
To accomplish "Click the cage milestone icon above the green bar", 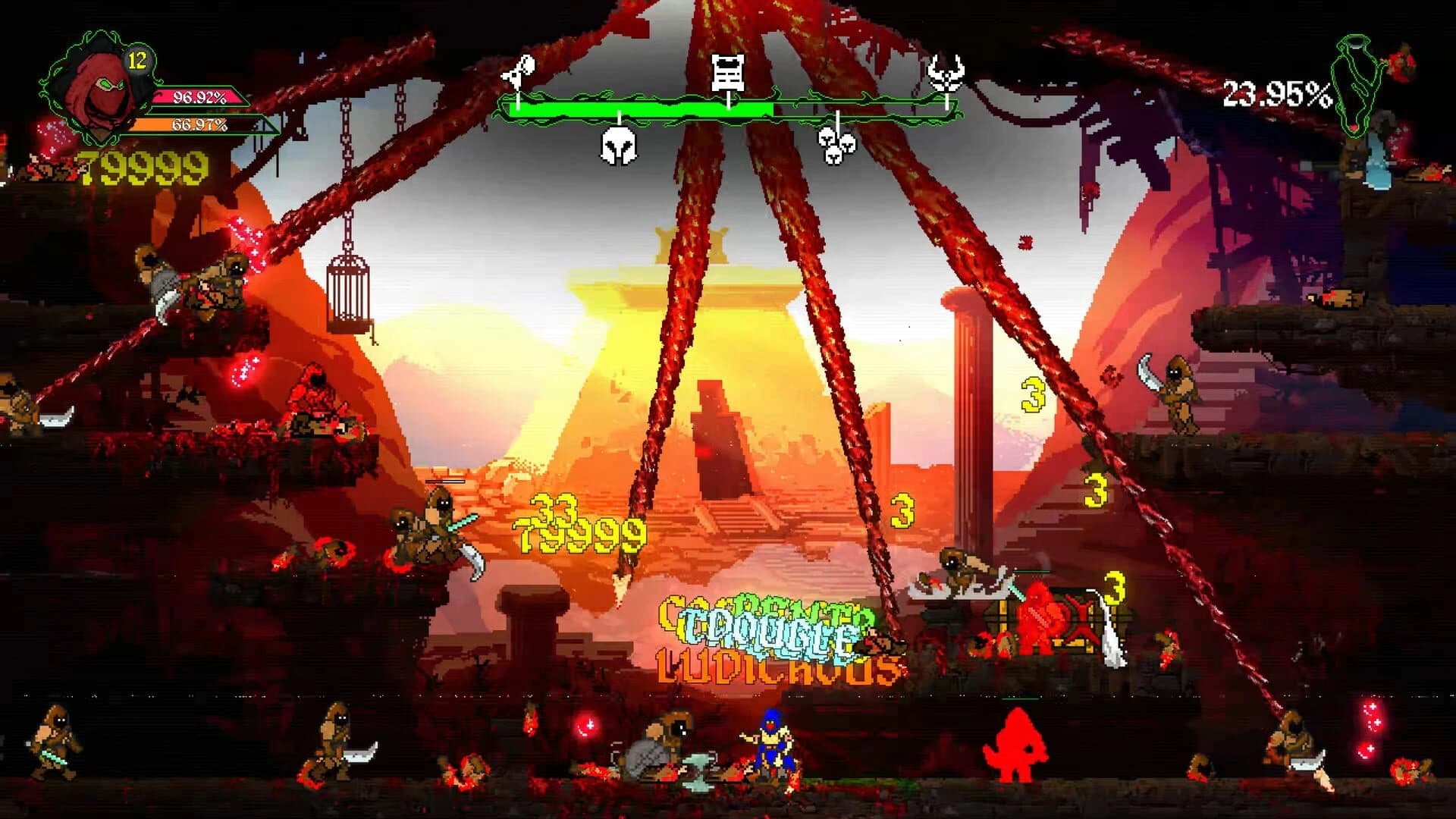I will pyautogui.click(x=727, y=72).
